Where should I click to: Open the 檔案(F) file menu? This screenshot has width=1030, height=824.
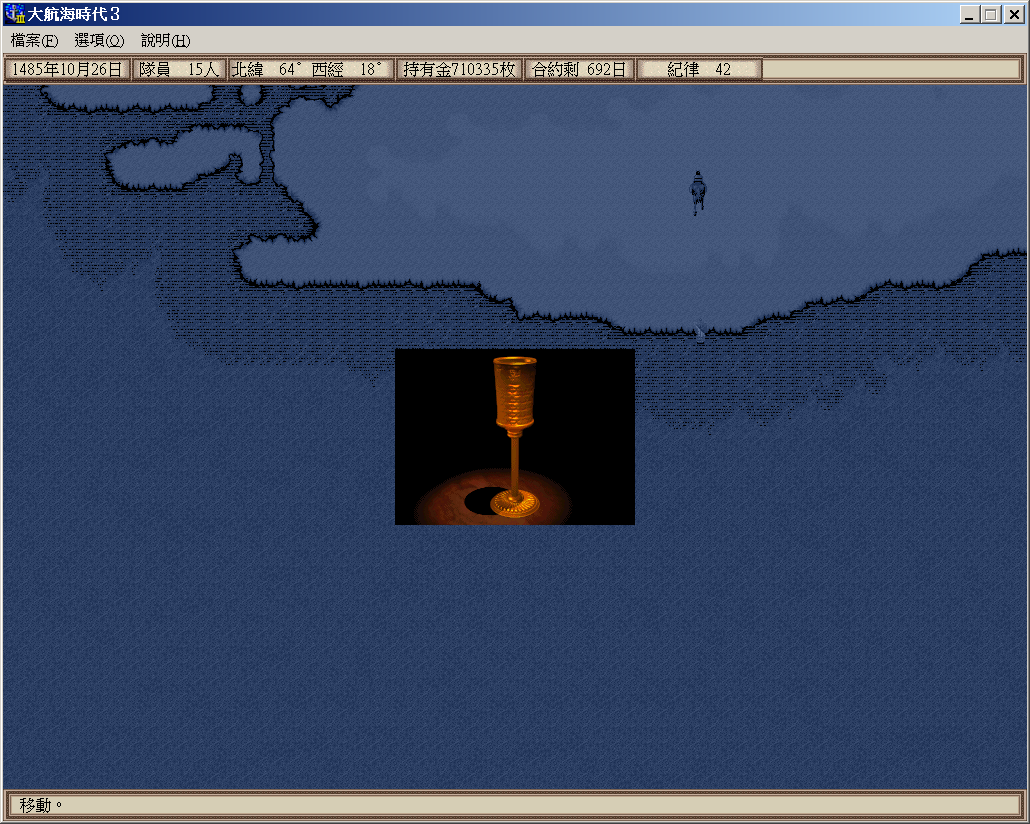click(35, 41)
